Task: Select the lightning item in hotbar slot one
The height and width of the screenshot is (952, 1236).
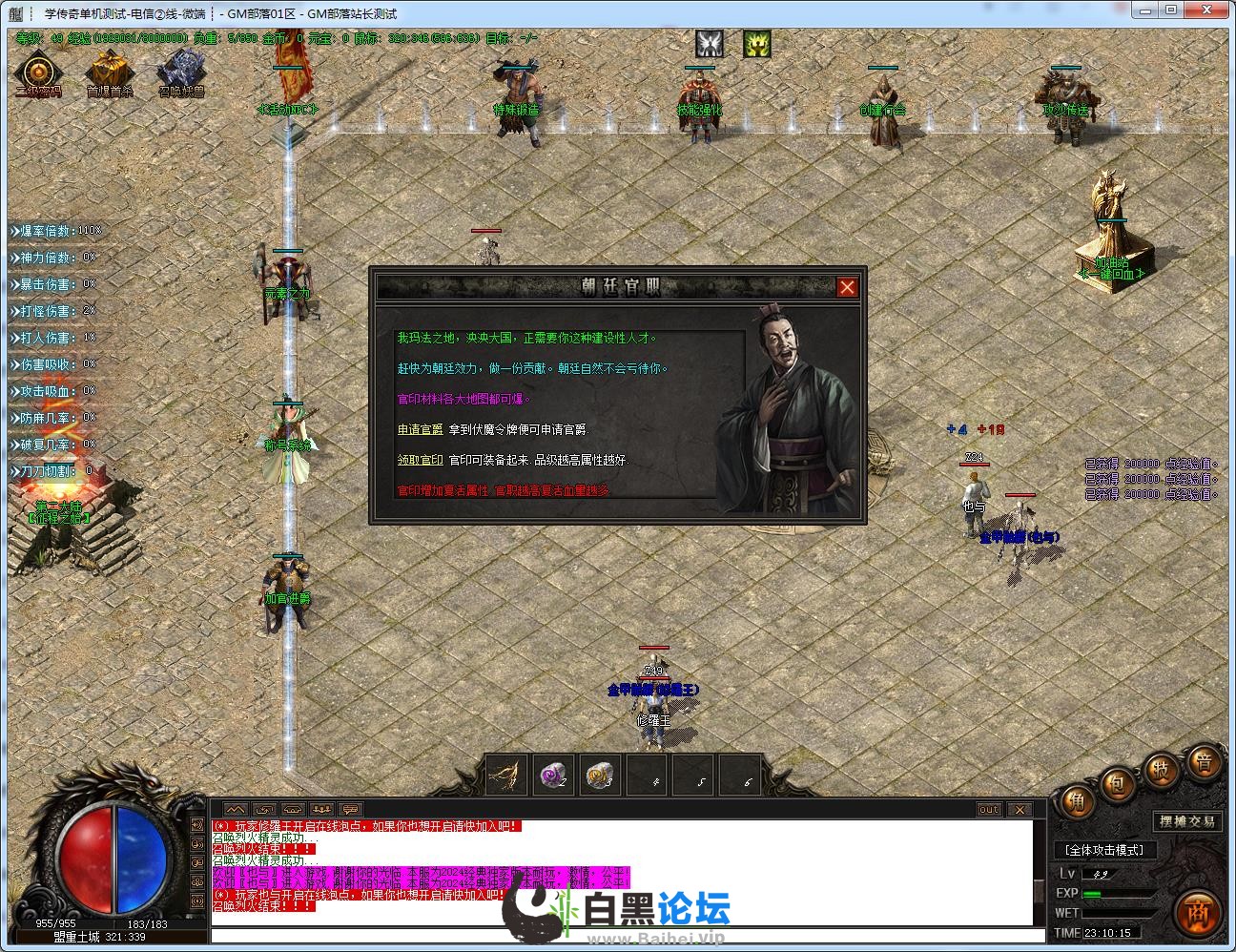Action: (x=507, y=776)
